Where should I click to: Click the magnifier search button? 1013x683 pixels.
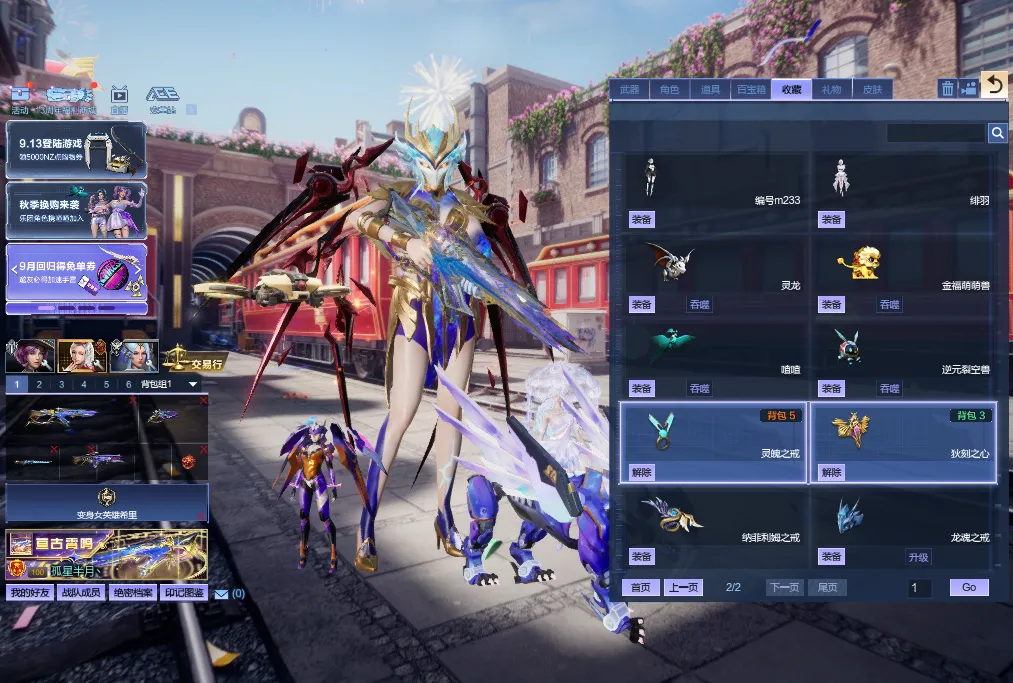pos(997,133)
